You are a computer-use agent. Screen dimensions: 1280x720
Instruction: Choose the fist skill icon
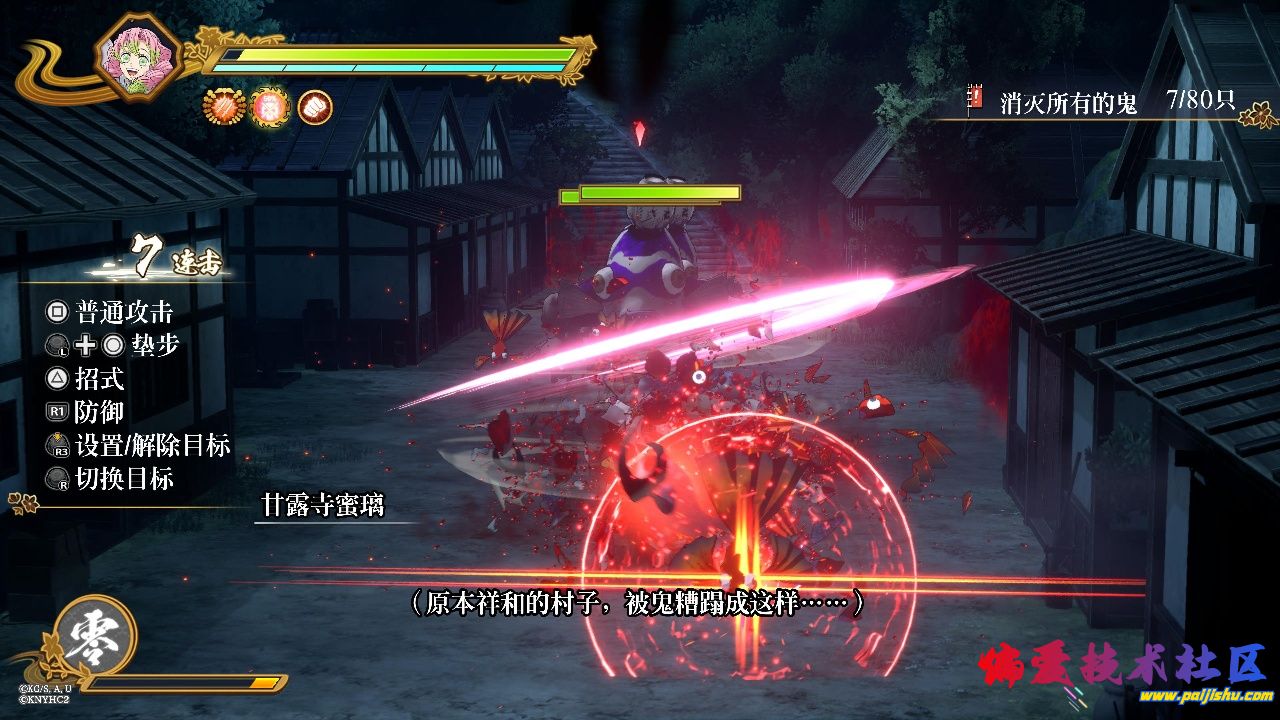click(315, 106)
